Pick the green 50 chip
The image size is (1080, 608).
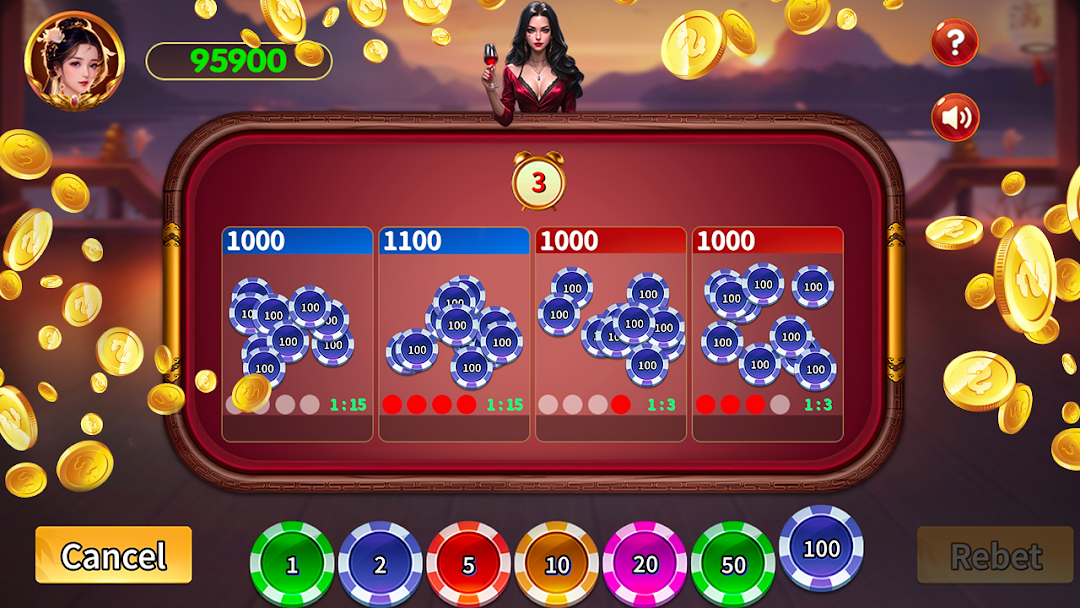(x=733, y=564)
